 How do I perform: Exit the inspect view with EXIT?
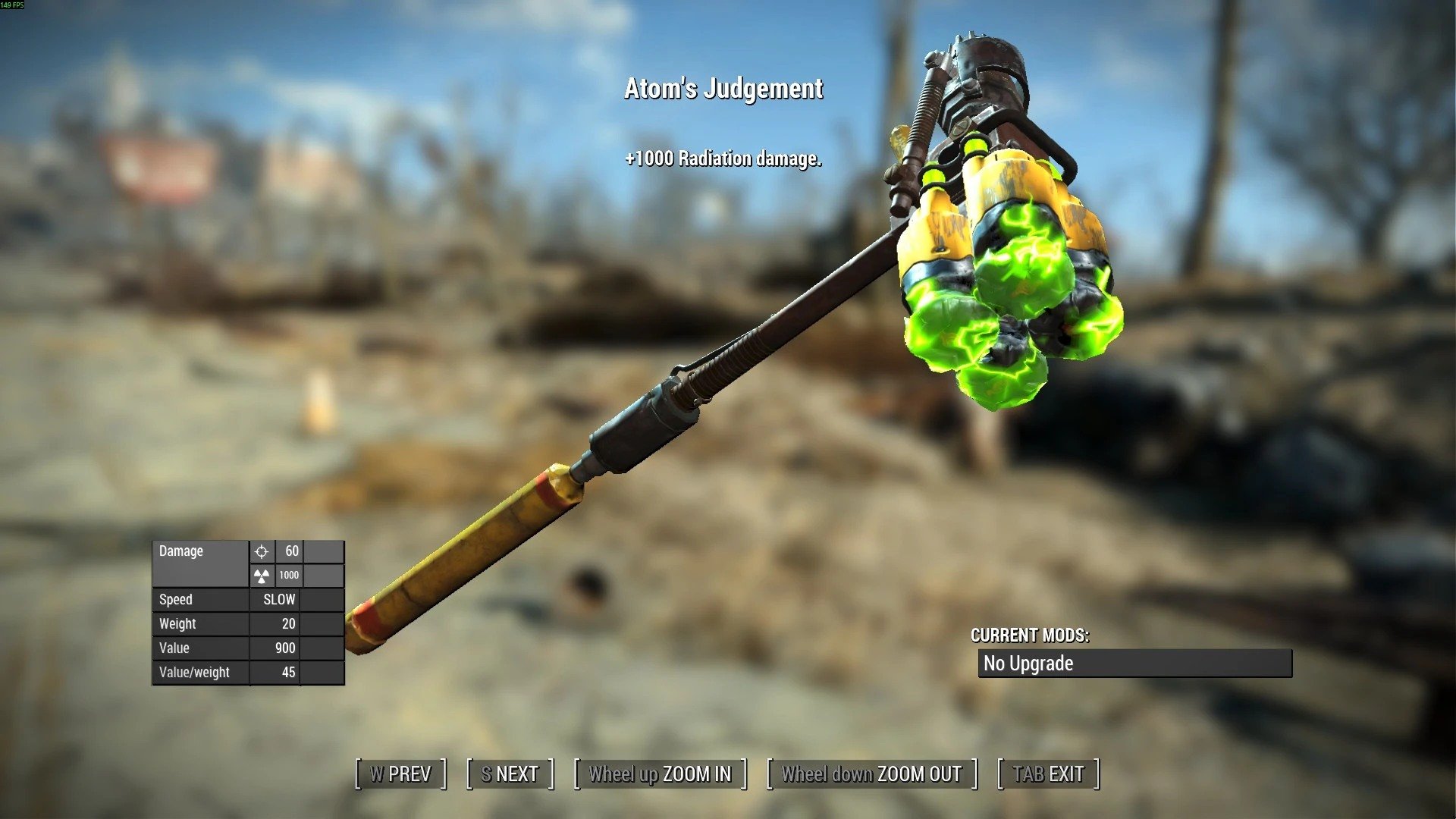(x=1048, y=774)
